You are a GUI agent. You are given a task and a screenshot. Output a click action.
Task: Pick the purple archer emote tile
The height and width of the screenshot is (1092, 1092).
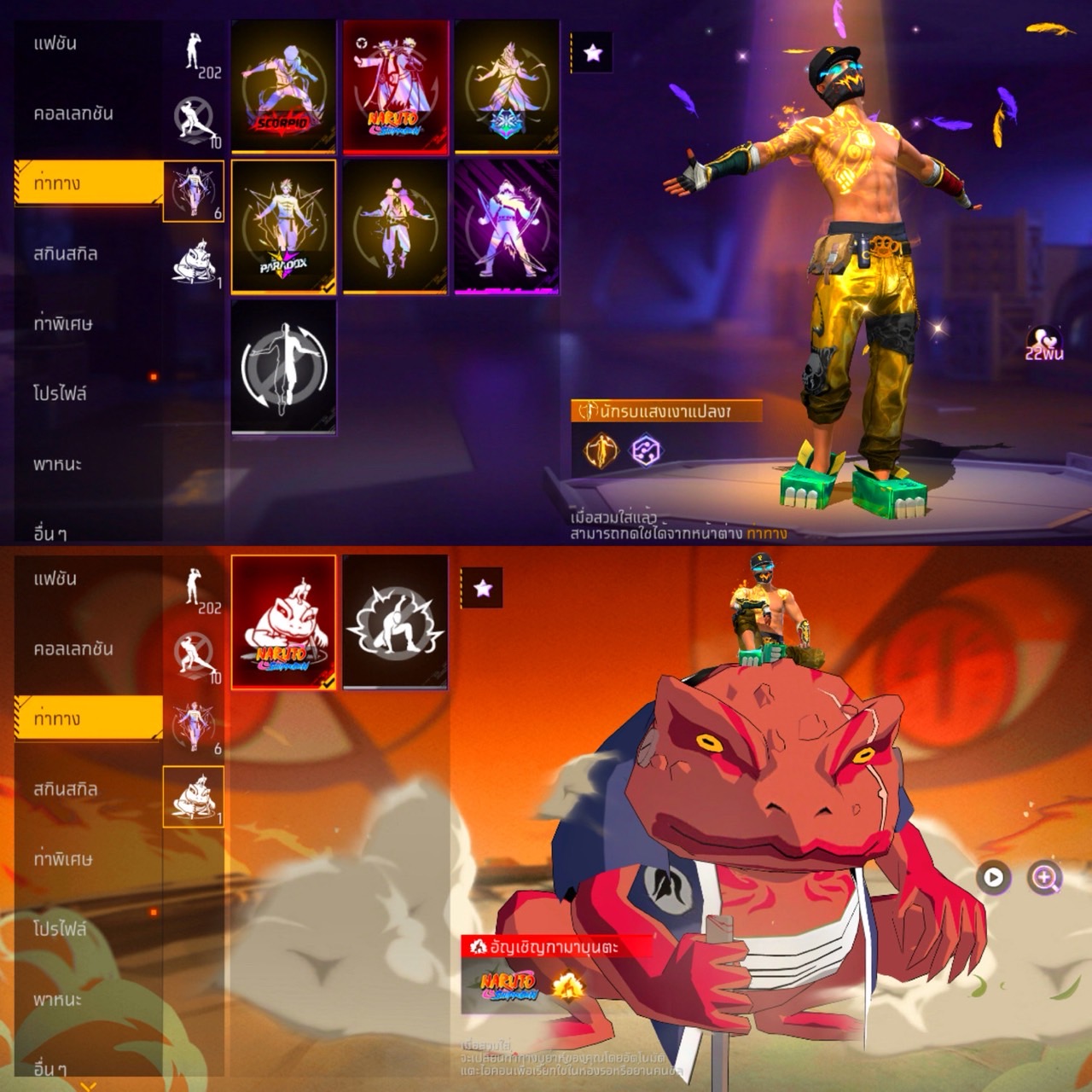(507, 226)
